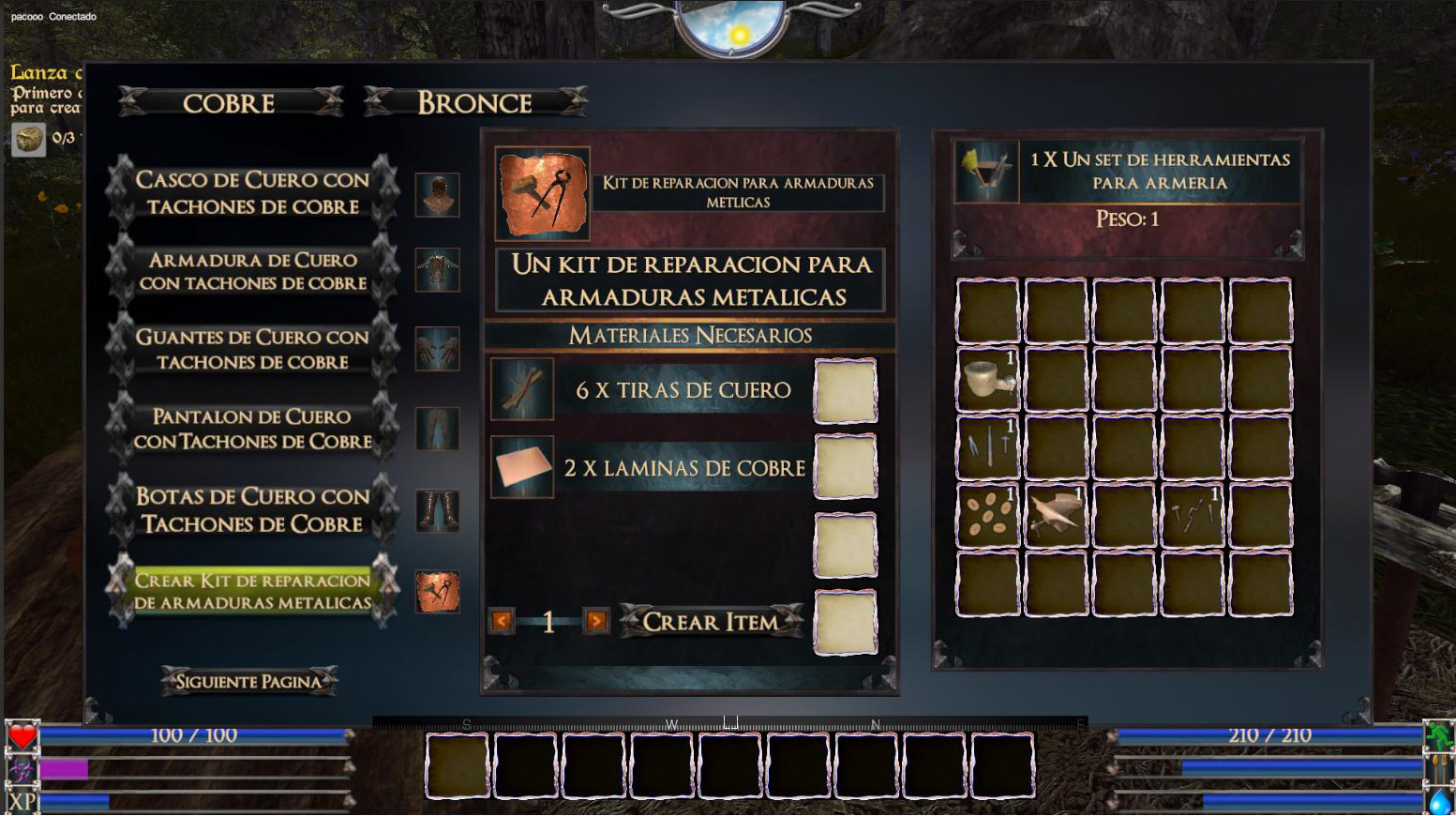Viewport: 1456px width, 816px height.
Task: Select the seeds item slot in inventory
Action: click(987, 515)
